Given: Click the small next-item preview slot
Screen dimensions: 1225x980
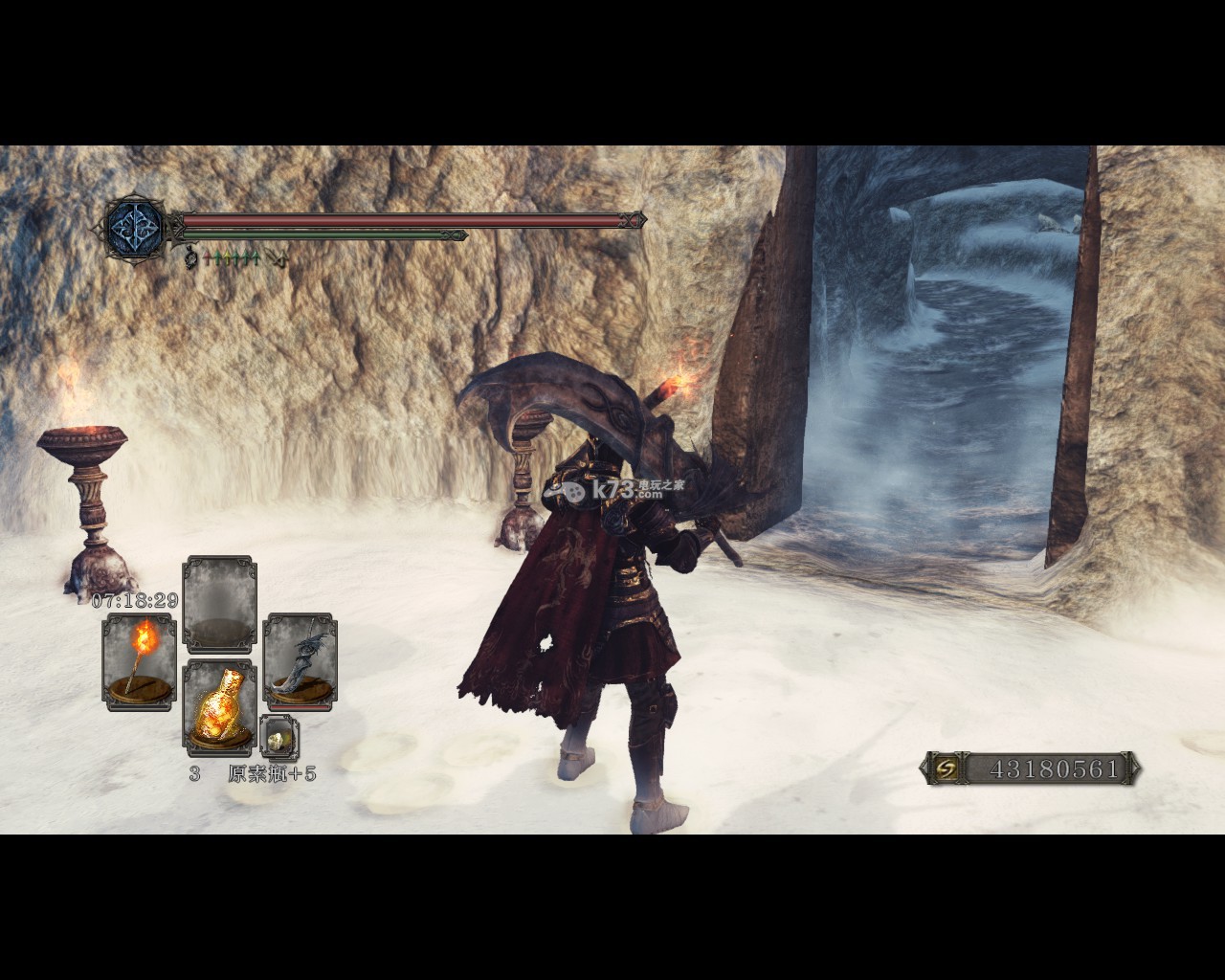Looking at the screenshot, I should (x=278, y=737).
